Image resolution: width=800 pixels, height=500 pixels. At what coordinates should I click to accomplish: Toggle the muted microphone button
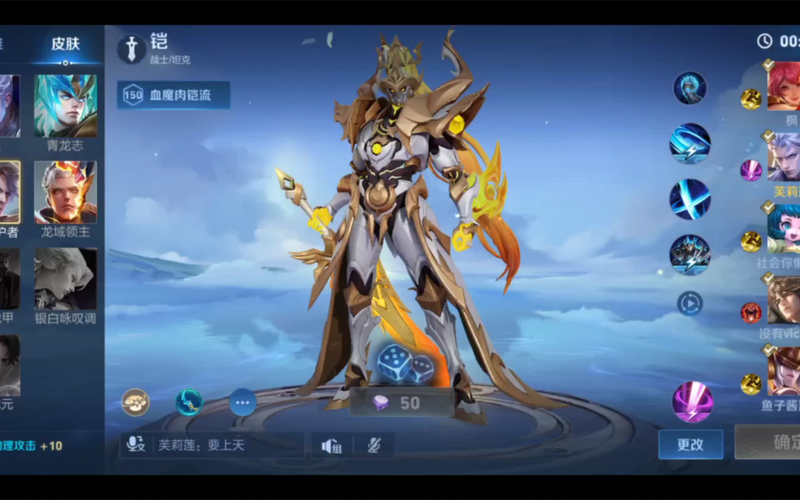[x=373, y=446]
